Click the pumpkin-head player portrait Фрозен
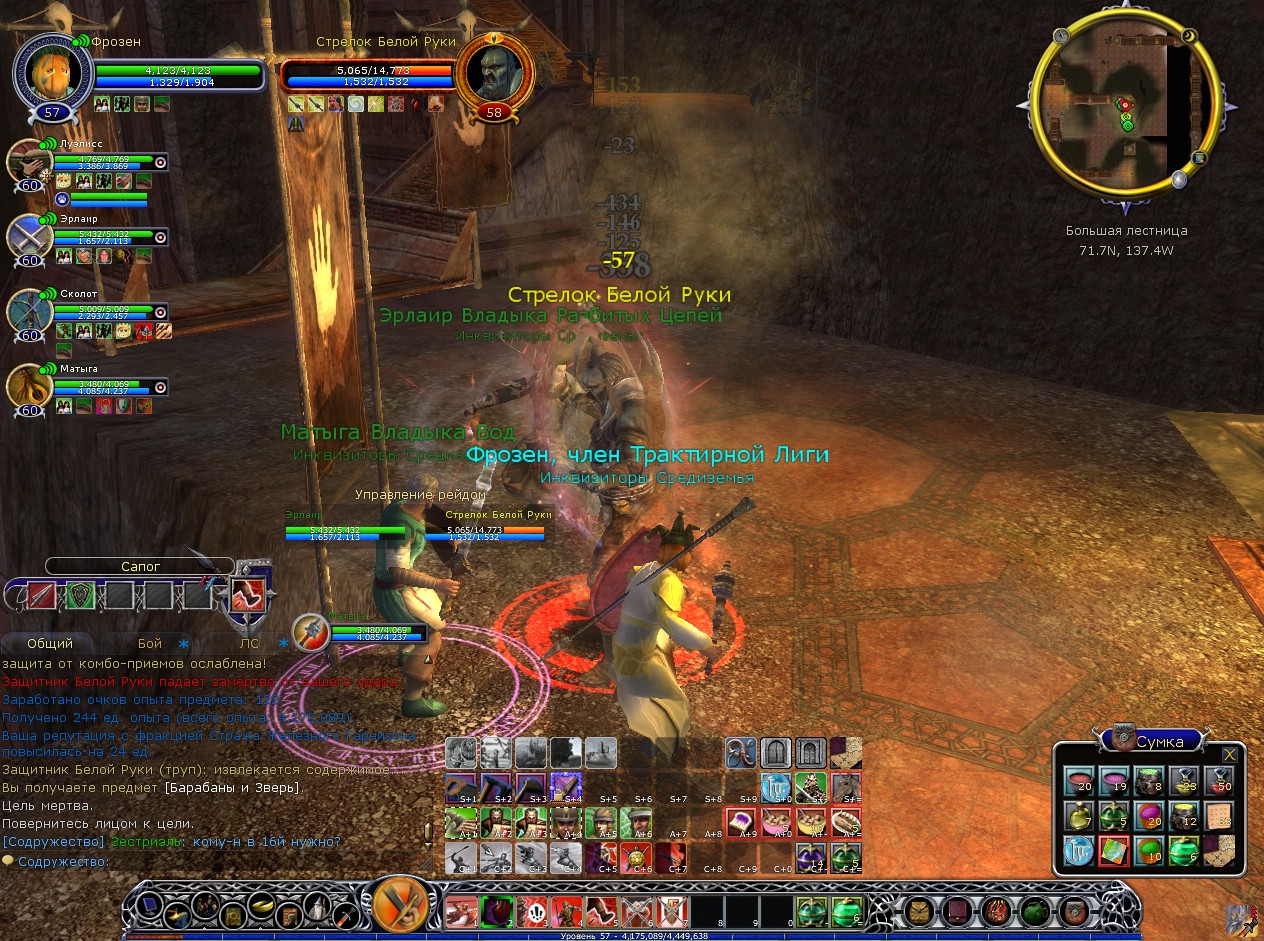 coord(52,70)
